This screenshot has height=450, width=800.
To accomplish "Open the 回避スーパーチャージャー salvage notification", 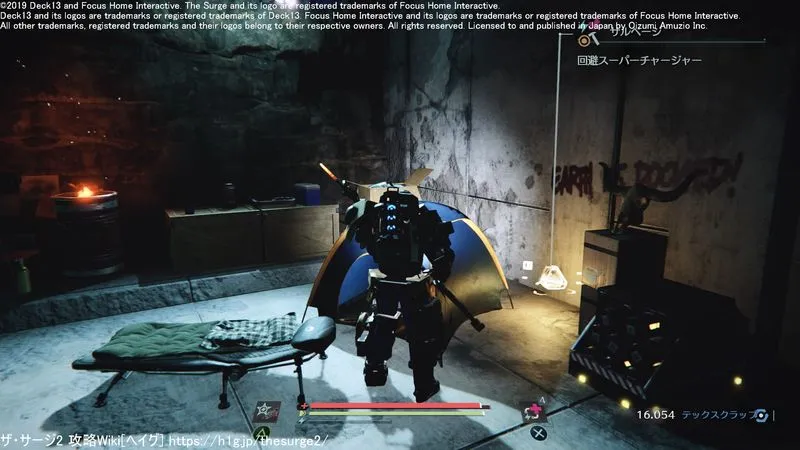I will [639, 60].
